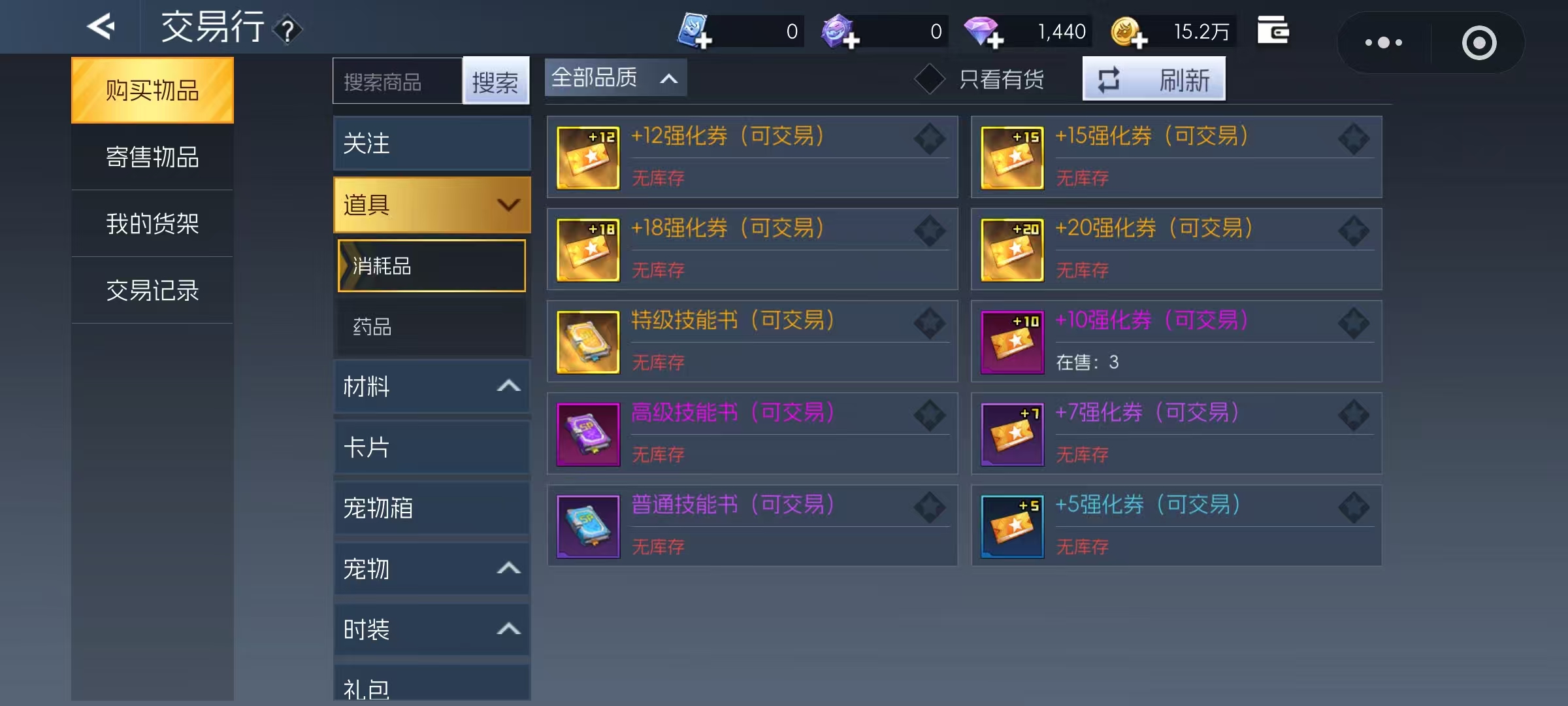Open the 交易行 help question mark
This screenshot has width=1568, height=706.
coord(289,29)
